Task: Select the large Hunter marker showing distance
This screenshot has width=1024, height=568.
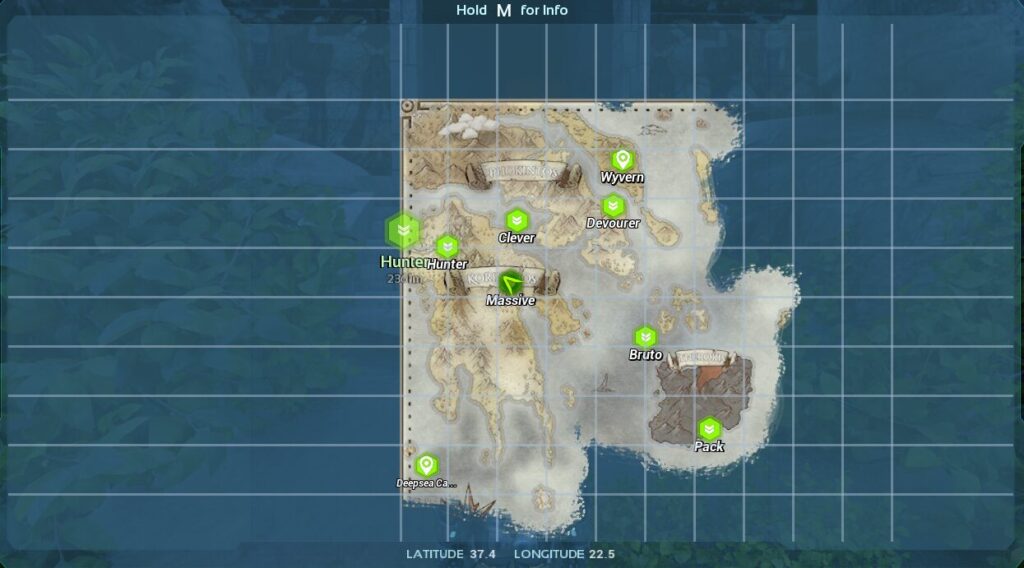Action: [x=402, y=232]
